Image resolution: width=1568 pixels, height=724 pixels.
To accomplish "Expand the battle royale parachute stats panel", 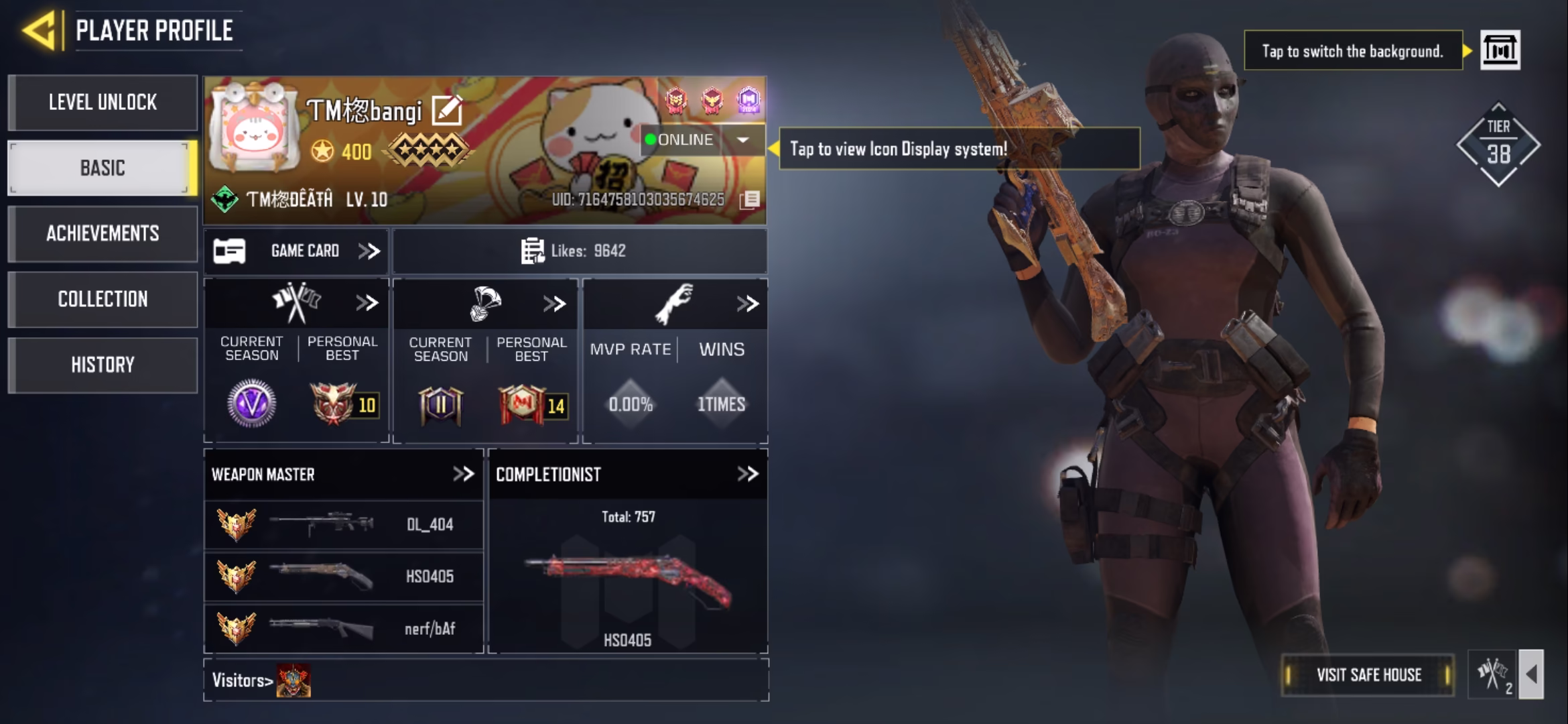I will [555, 304].
